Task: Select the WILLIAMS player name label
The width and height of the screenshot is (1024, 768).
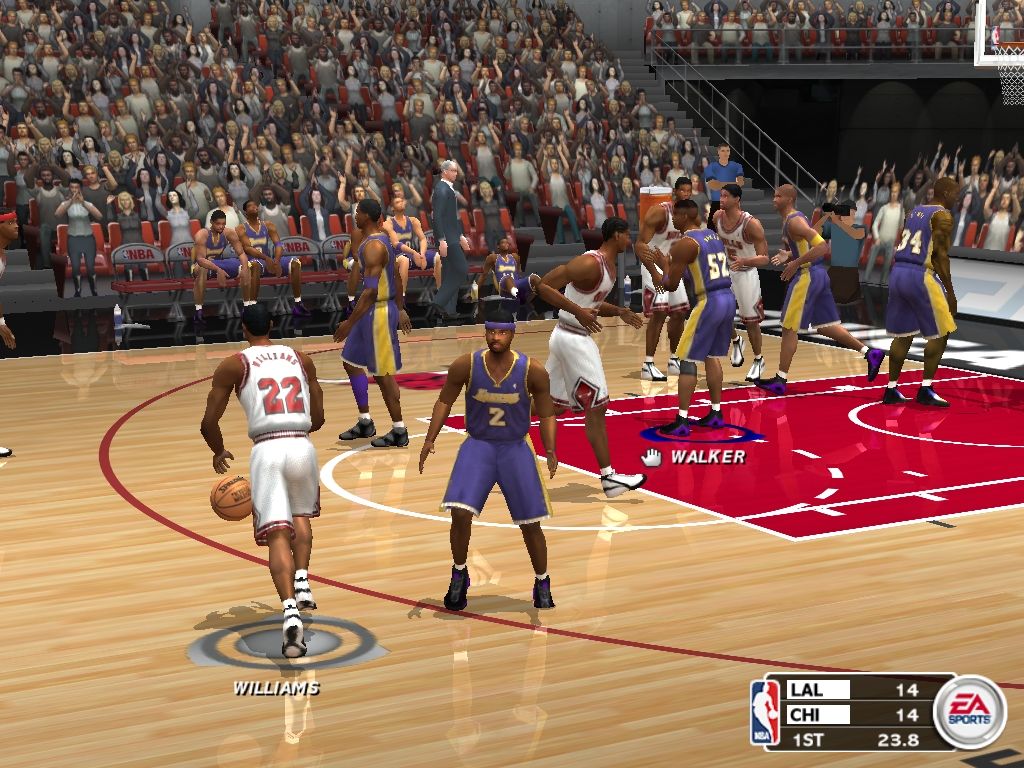Action: [x=276, y=688]
